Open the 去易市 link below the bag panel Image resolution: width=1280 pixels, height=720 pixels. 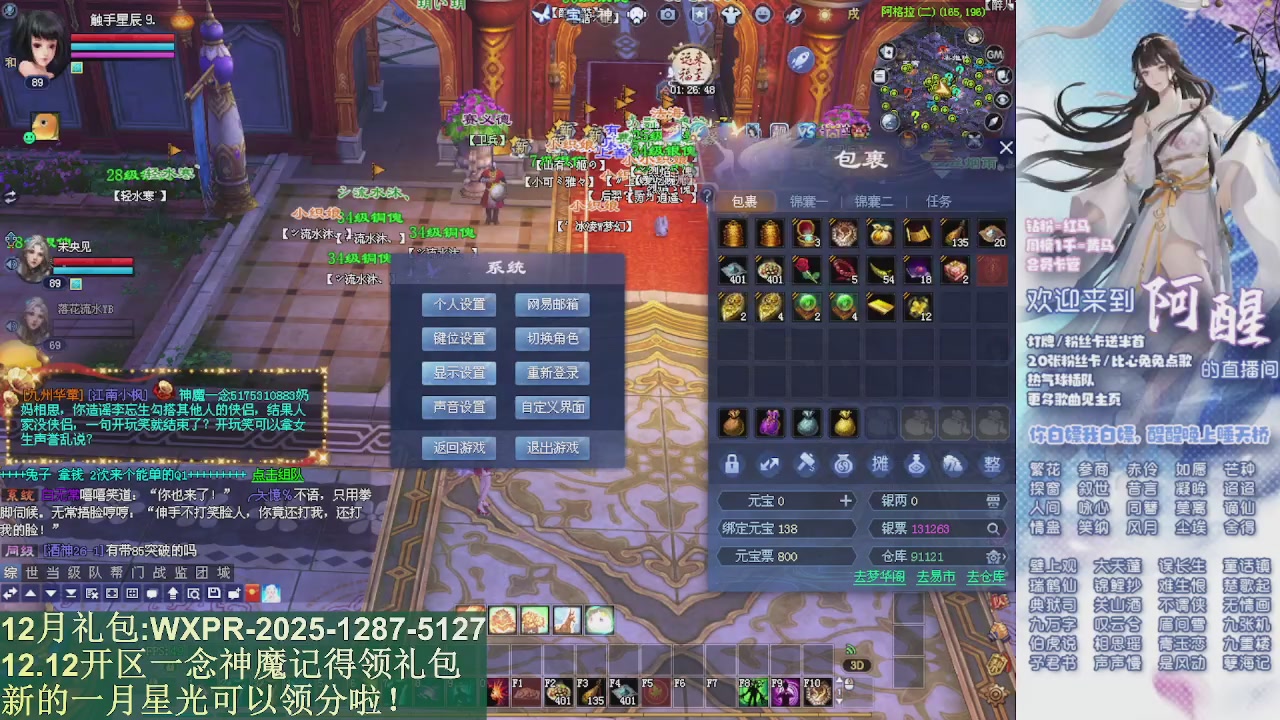(935, 577)
